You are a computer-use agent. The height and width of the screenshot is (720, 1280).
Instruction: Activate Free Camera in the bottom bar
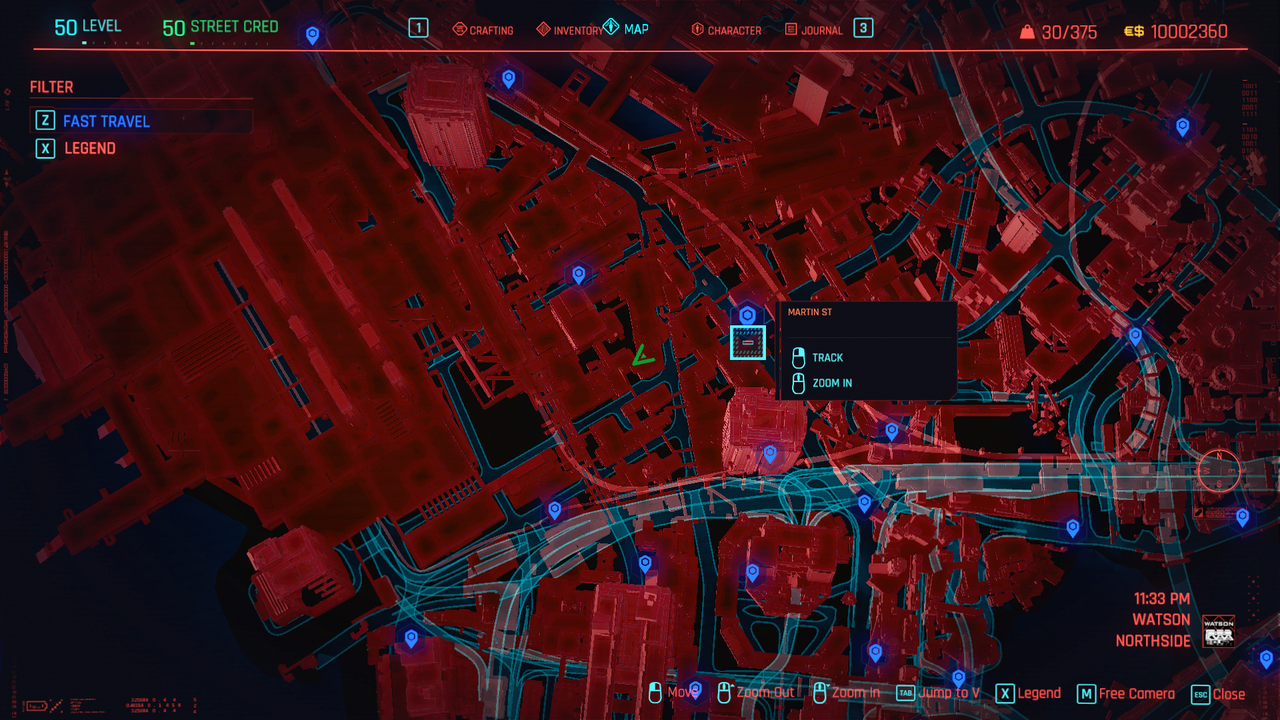click(1126, 694)
